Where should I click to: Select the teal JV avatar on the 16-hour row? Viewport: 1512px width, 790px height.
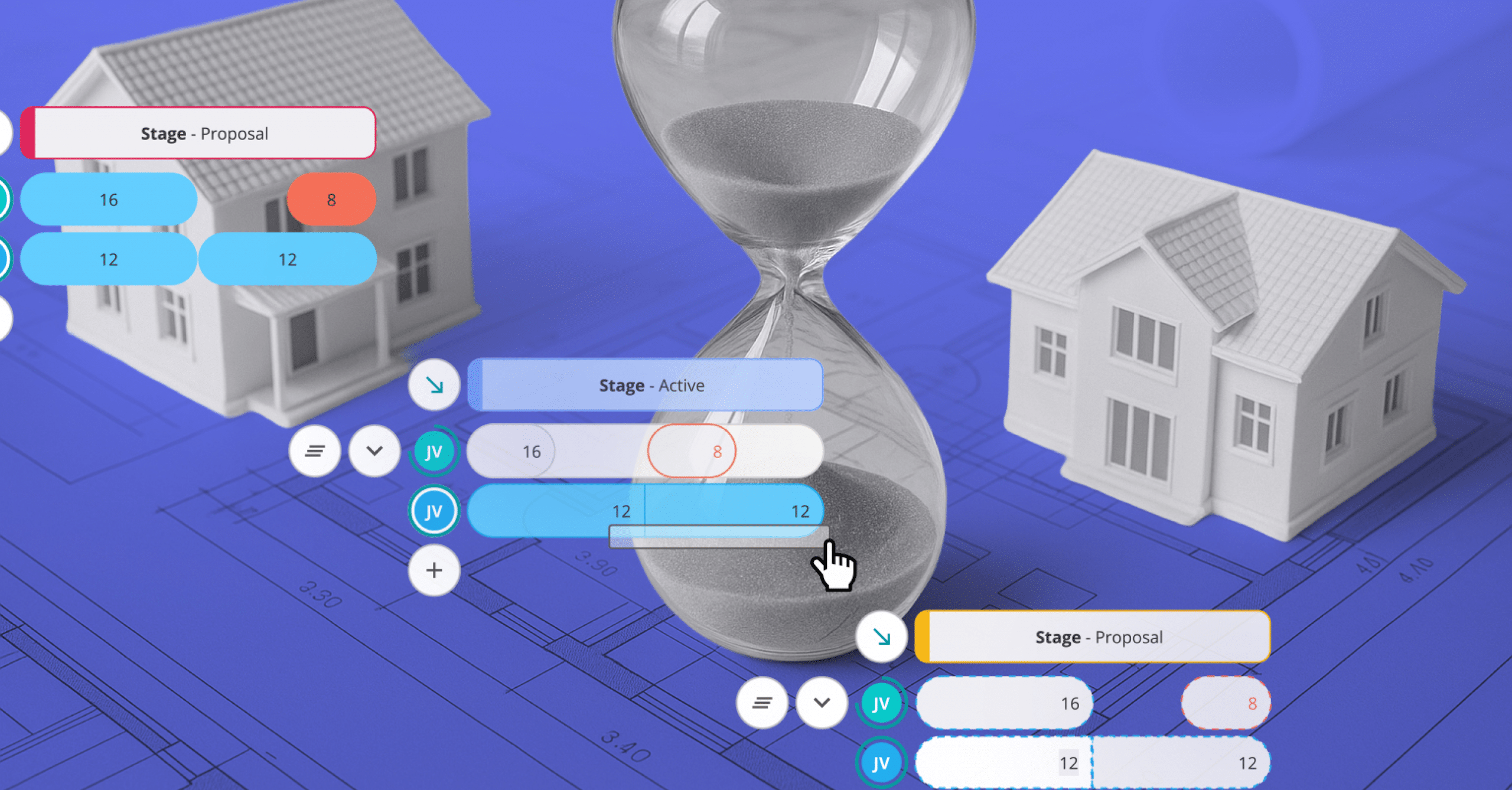click(434, 451)
